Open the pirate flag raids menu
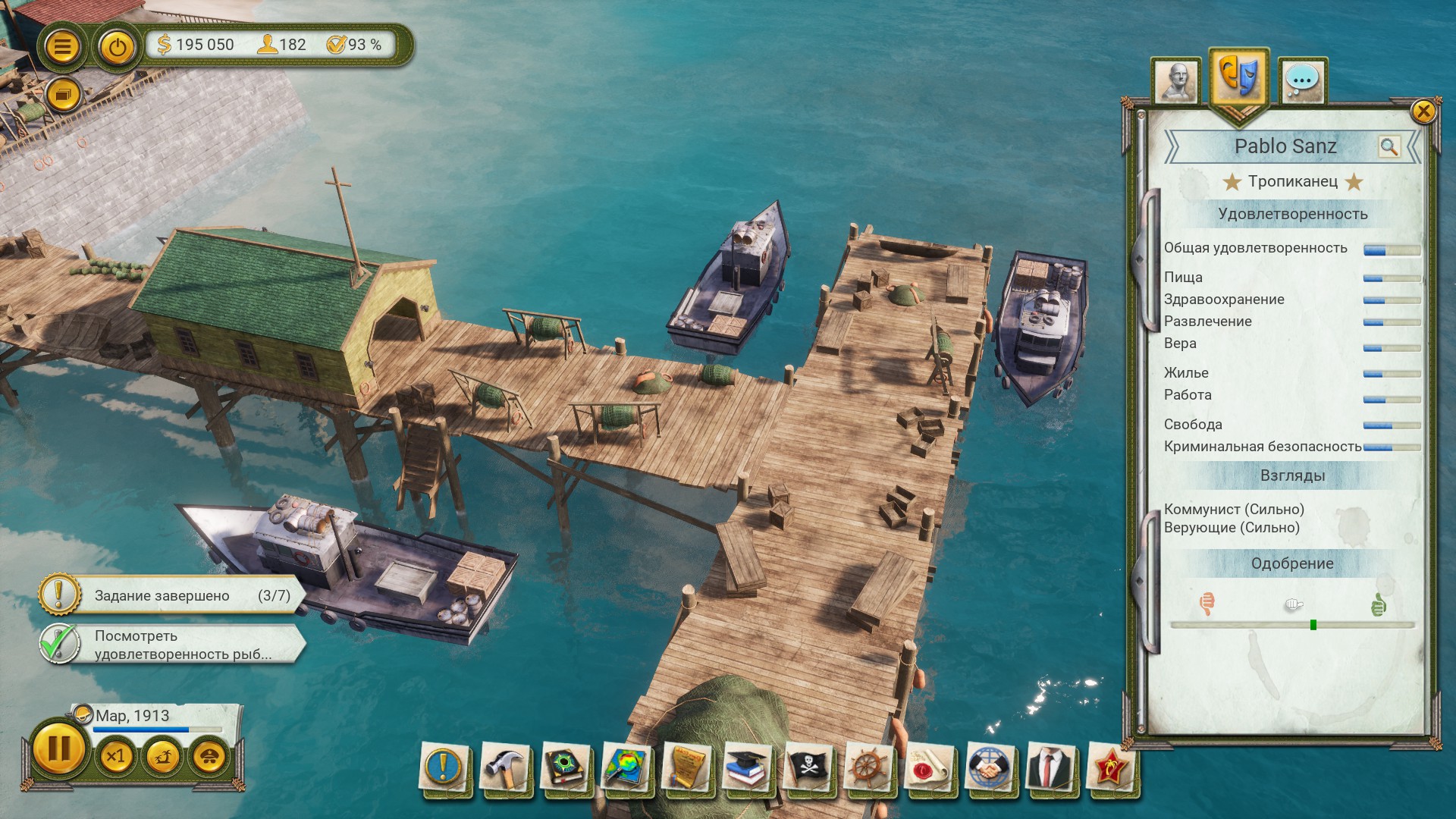This screenshot has height=819, width=1456. point(808,767)
